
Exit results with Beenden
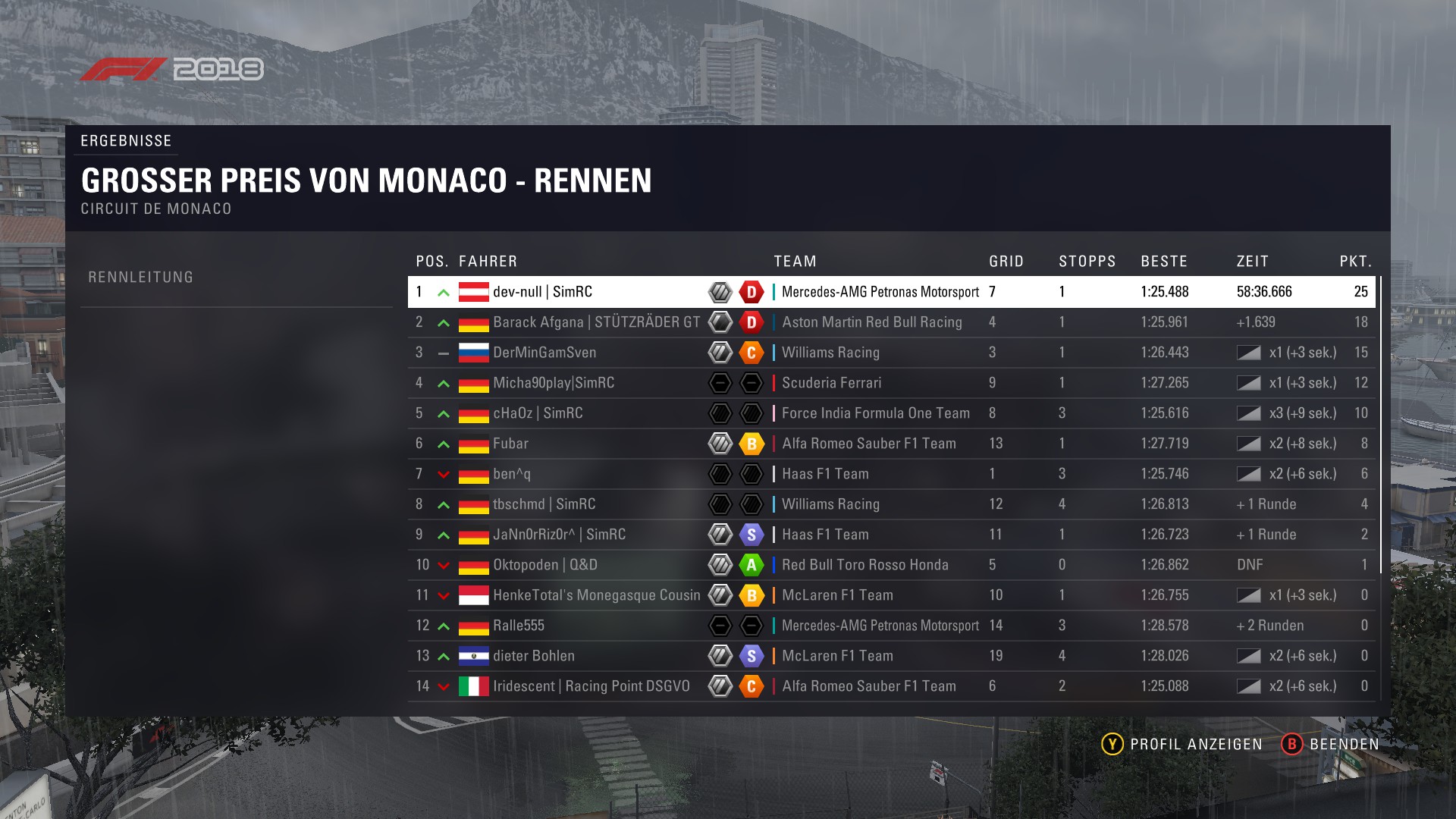[x=1331, y=744]
